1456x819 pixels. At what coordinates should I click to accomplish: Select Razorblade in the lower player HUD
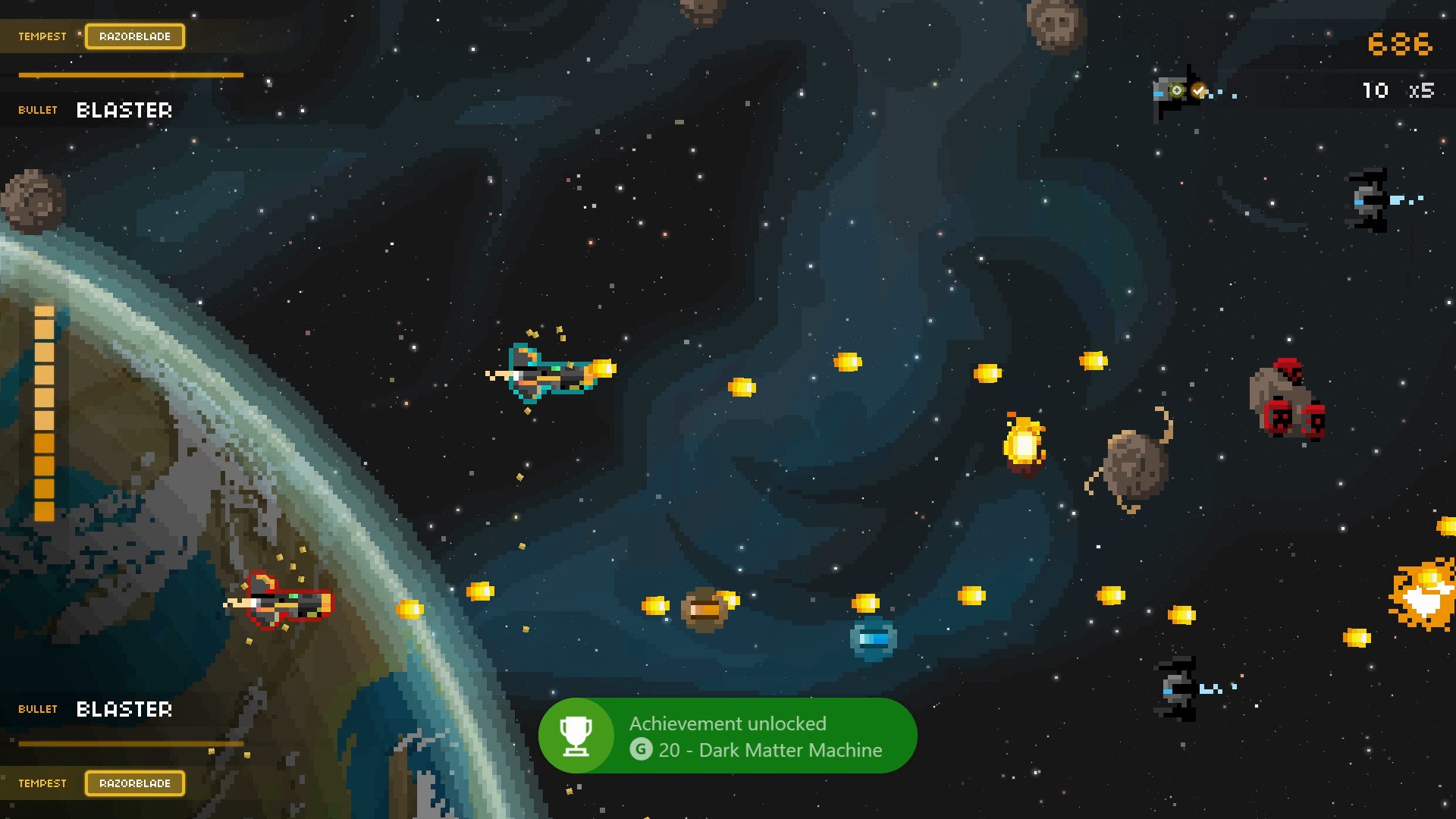click(x=135, y=783)
